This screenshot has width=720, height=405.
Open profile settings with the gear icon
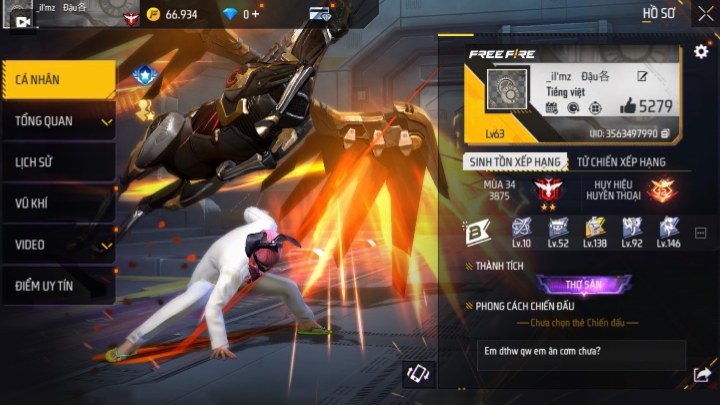(701, 51)
